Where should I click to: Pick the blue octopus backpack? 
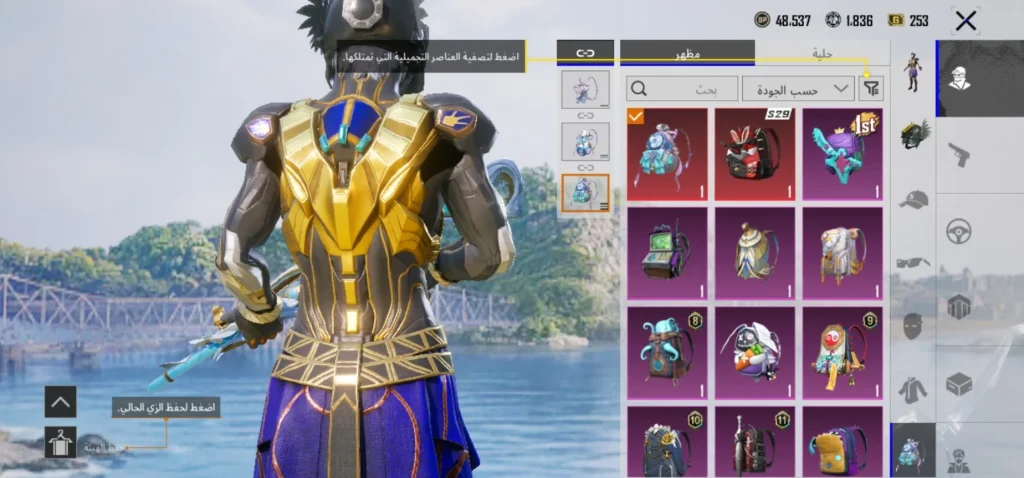[666, 351]
